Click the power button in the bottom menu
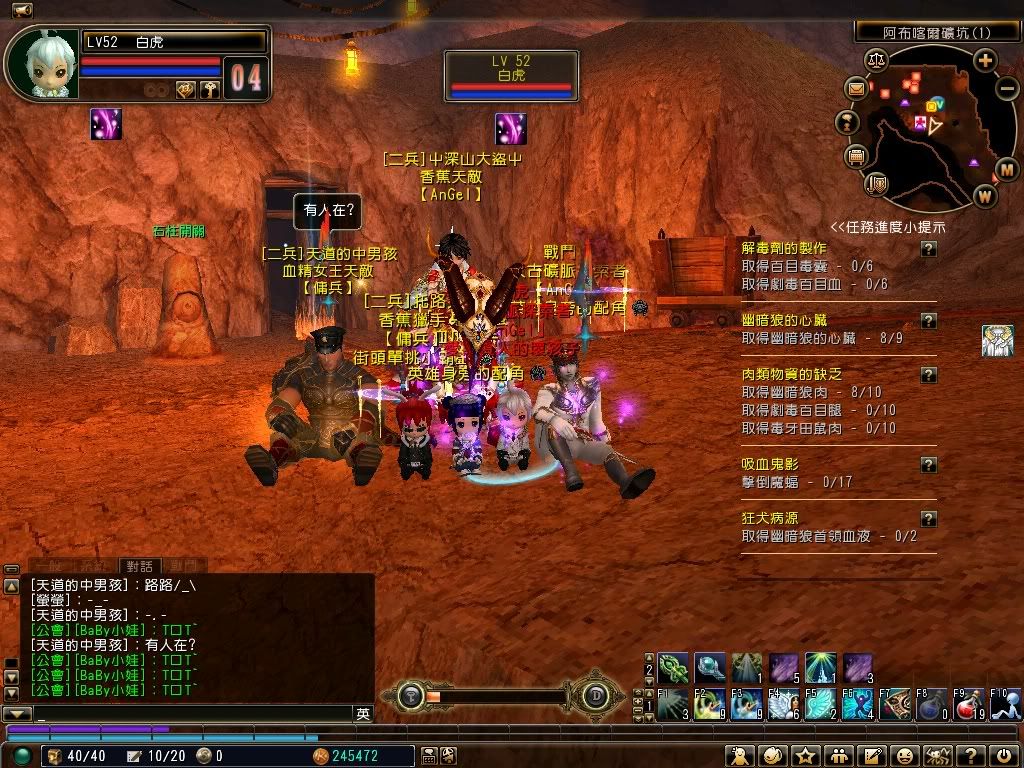1024x768 pixels. (x=1005, y=756)
